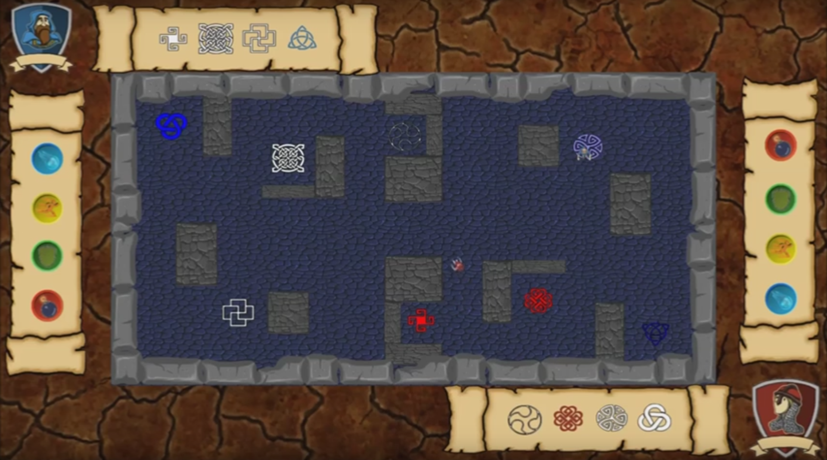Viewport: 827px width, 460px height.
Task: Activate the blue orb ability beside the wizard
Action: [47, 158]
